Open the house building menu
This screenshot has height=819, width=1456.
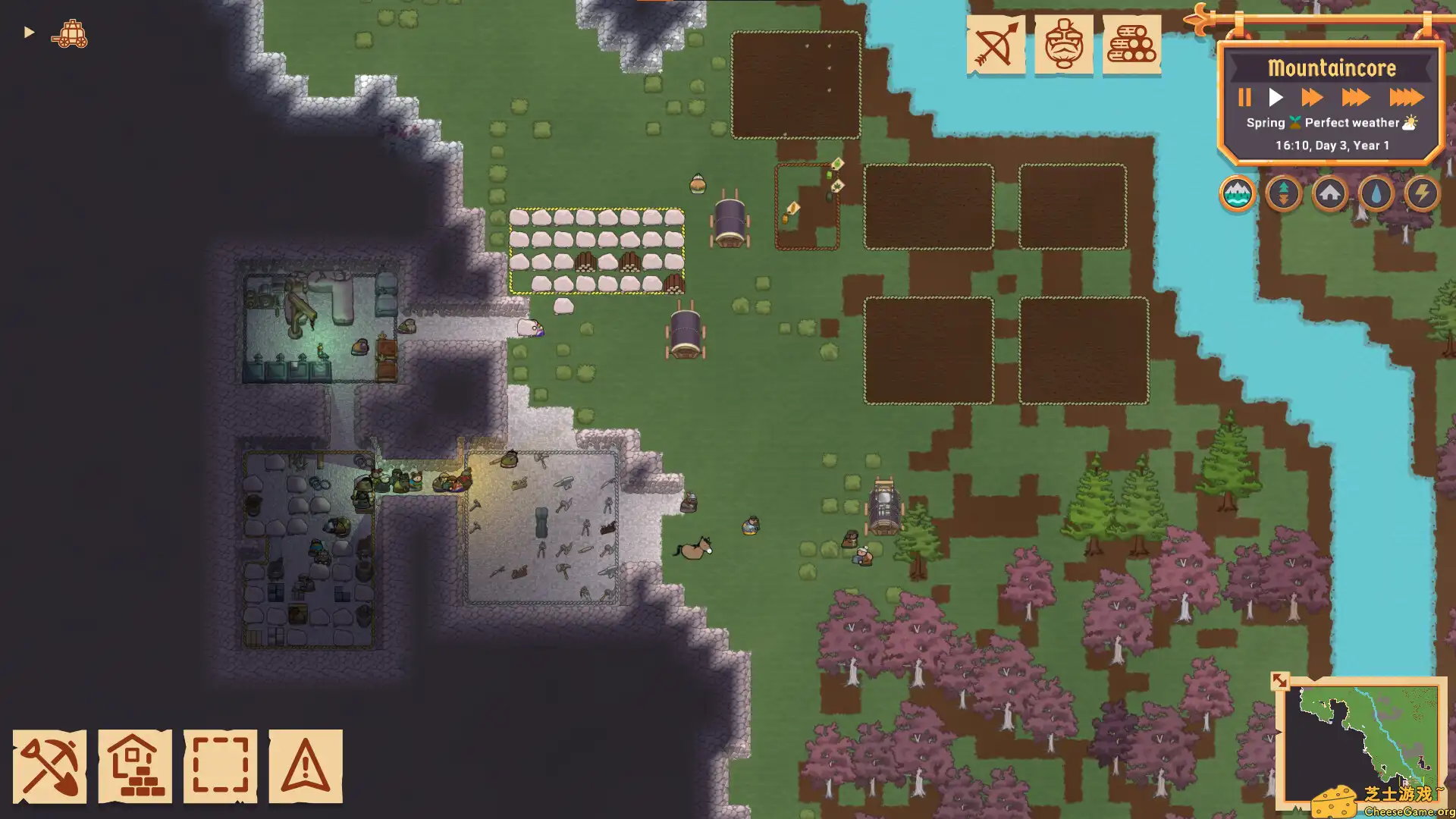point(135,766)
